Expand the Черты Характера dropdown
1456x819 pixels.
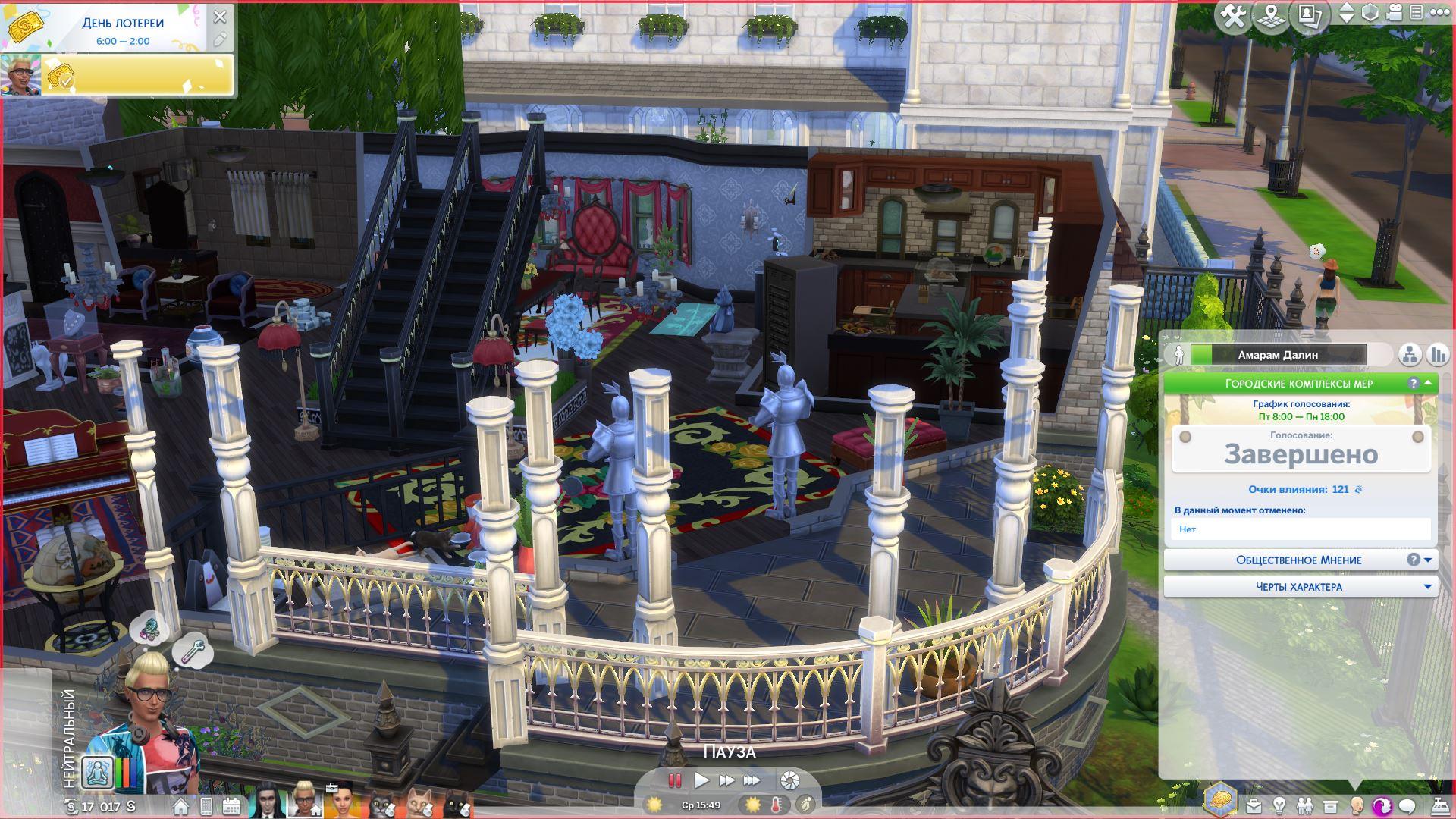(1300, 586)
